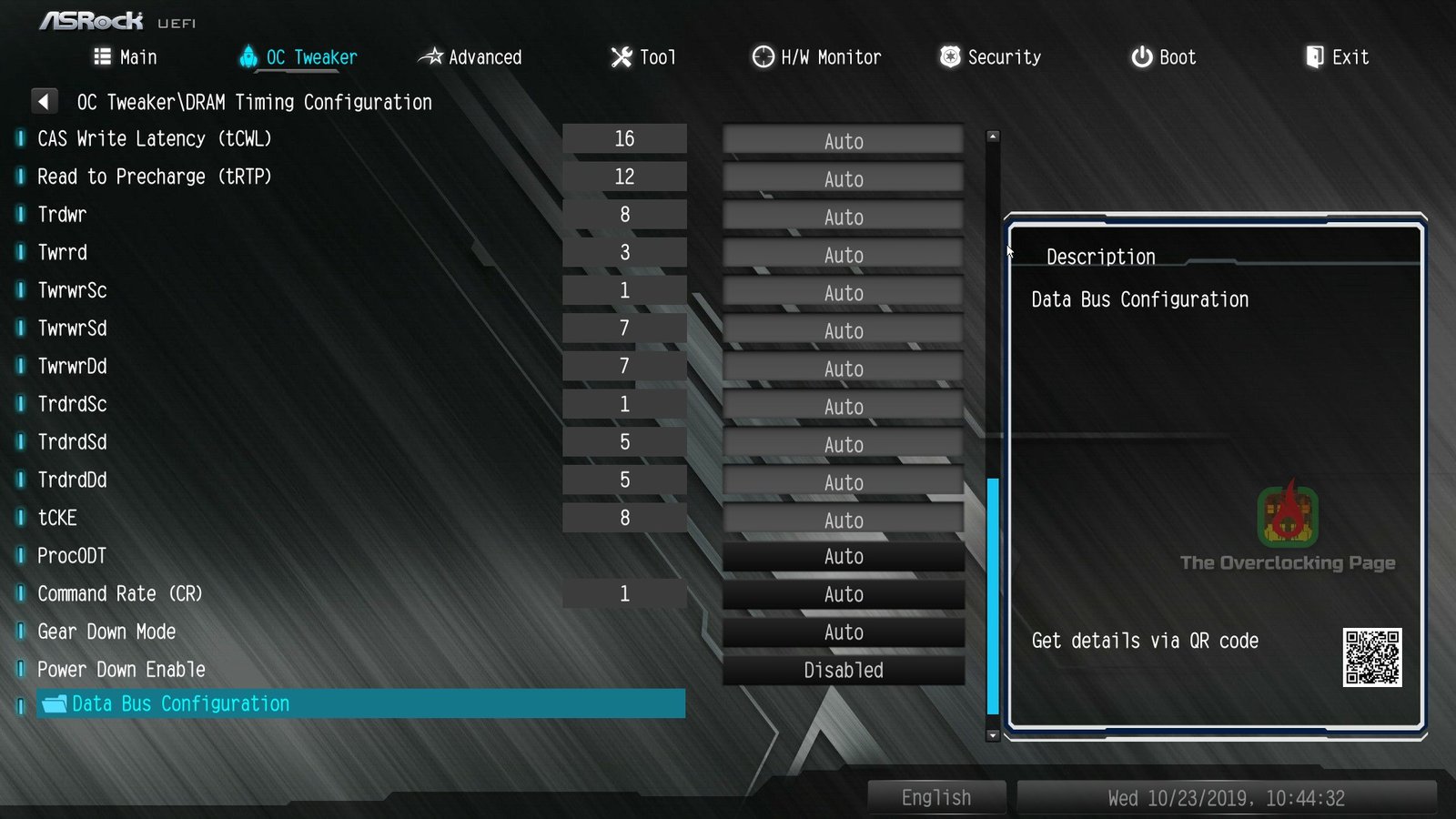Click the vertical scrollbar thumb
1456x819 pixels.
(x=992, y=591)
